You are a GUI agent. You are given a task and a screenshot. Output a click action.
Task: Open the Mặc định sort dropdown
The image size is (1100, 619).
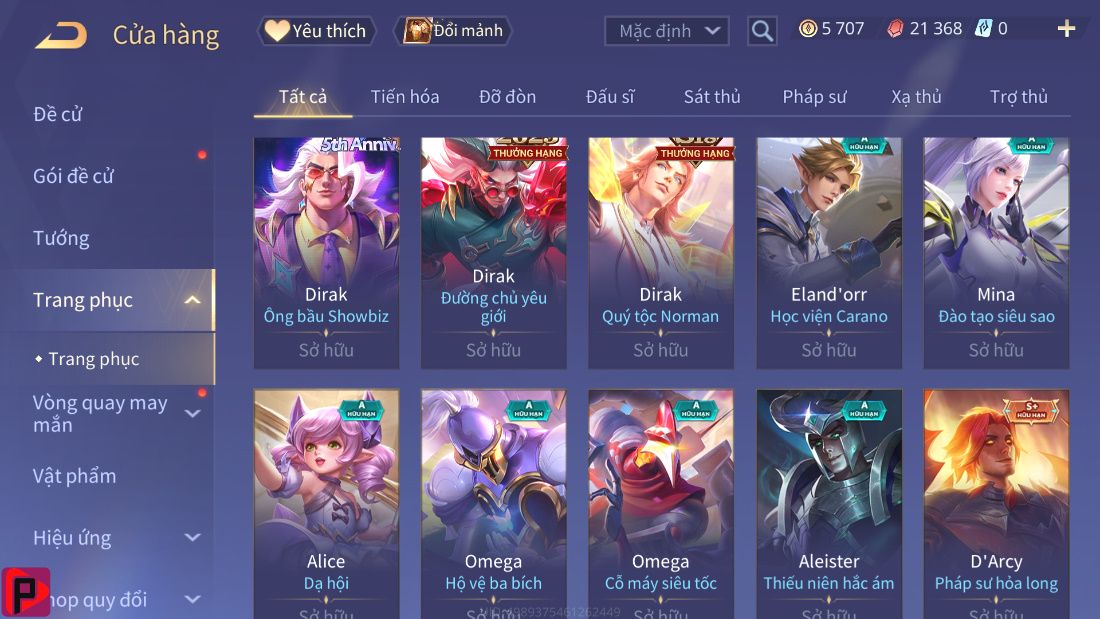666,31
